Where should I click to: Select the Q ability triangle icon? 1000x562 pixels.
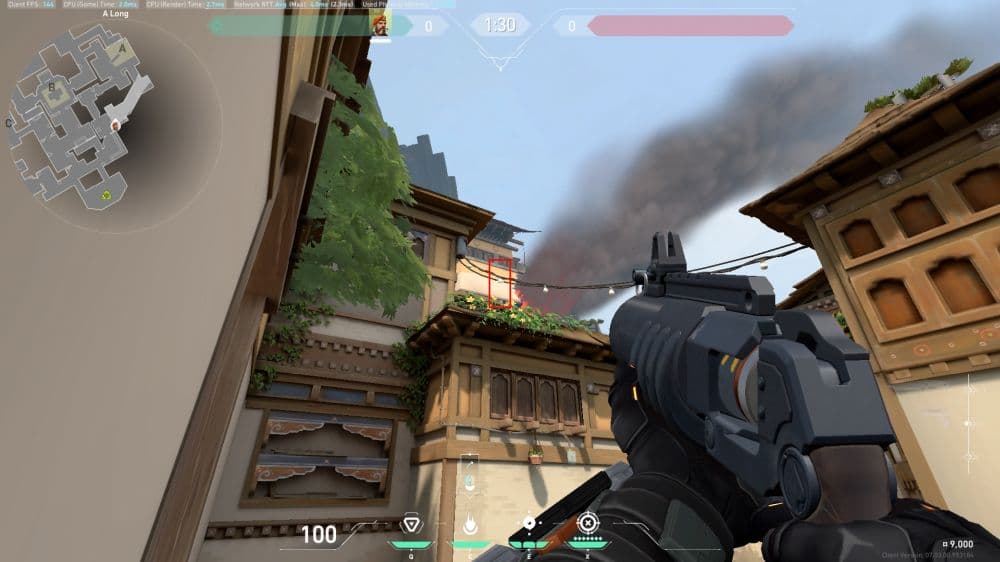(410, 524)
